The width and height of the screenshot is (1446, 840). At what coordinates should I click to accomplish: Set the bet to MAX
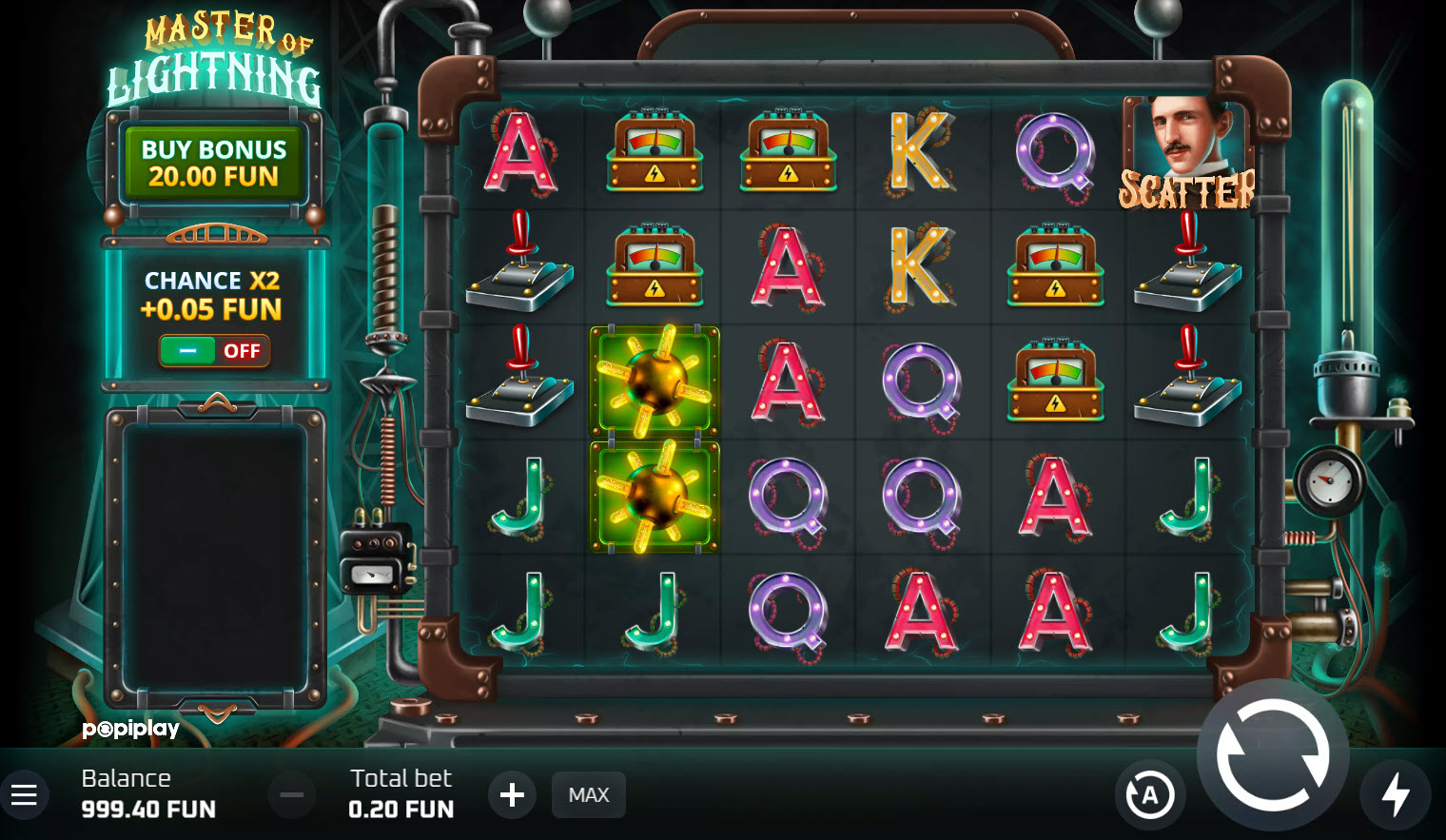click(588, 794)
